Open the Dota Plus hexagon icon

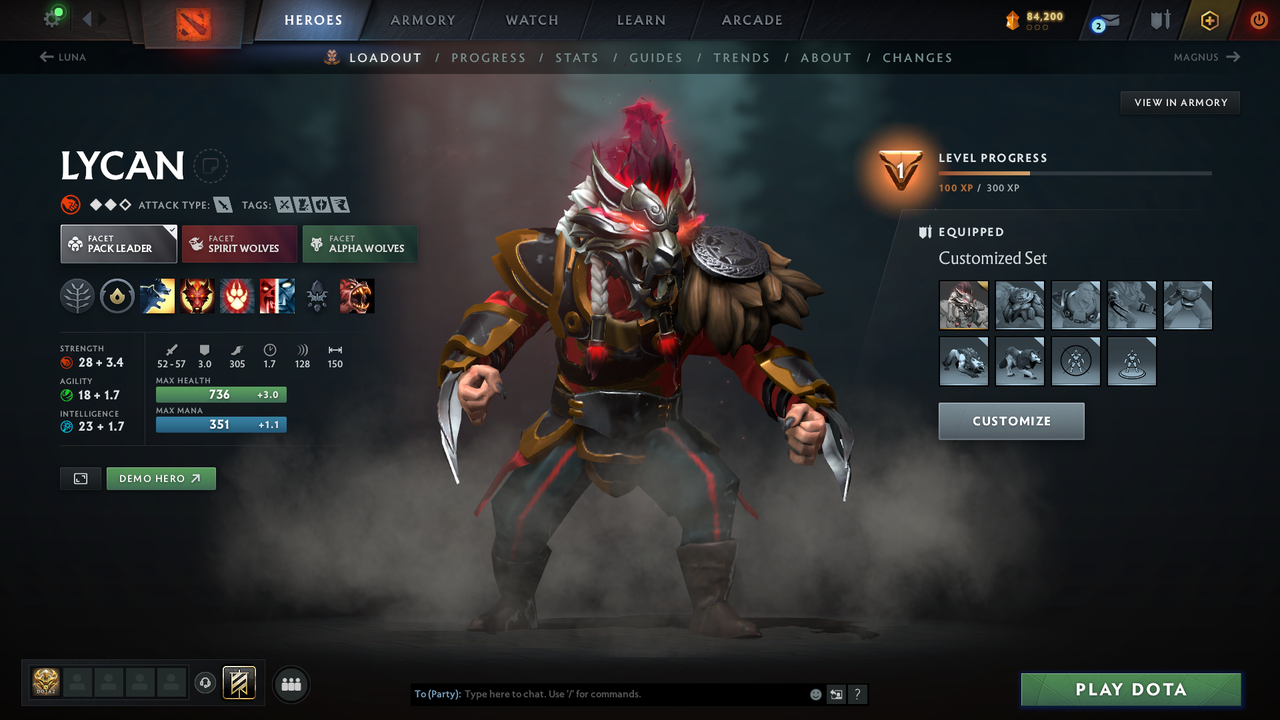1209,20
